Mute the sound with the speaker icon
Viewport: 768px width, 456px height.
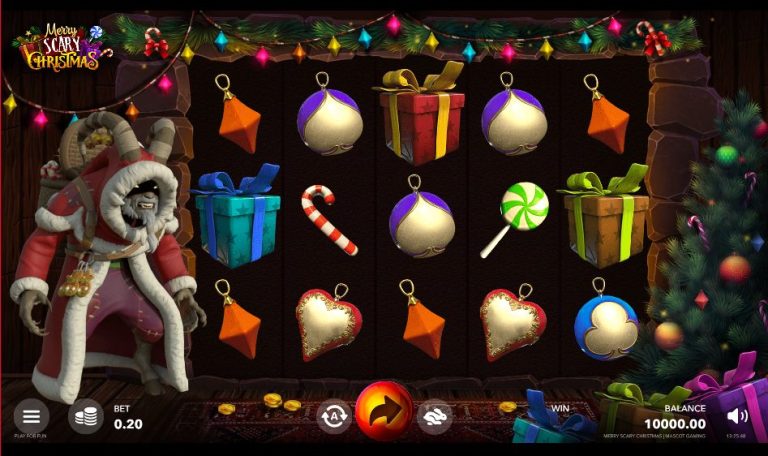point(738,415)
